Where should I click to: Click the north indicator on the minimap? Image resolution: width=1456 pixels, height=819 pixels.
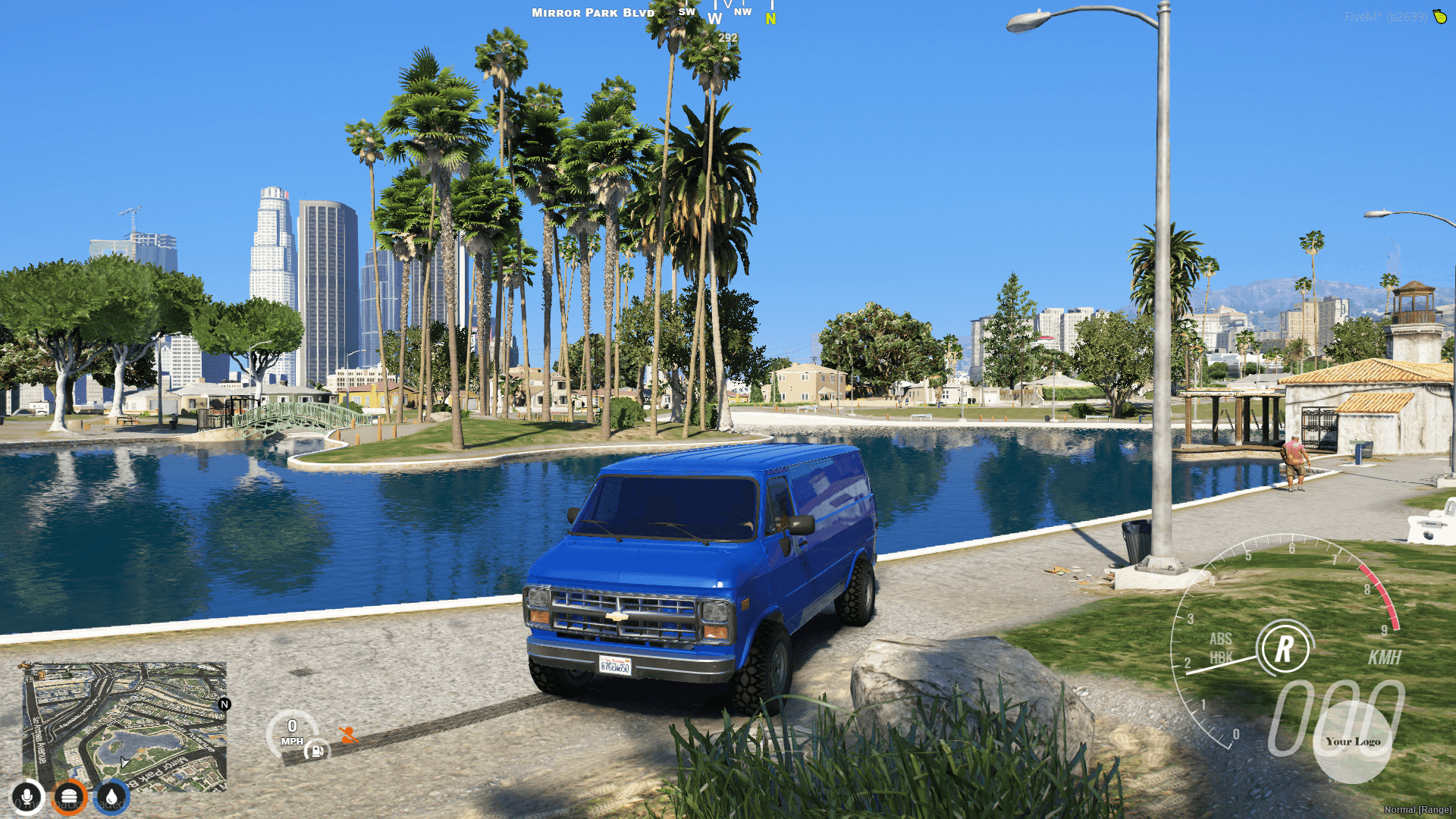click(x=224, y=705)
